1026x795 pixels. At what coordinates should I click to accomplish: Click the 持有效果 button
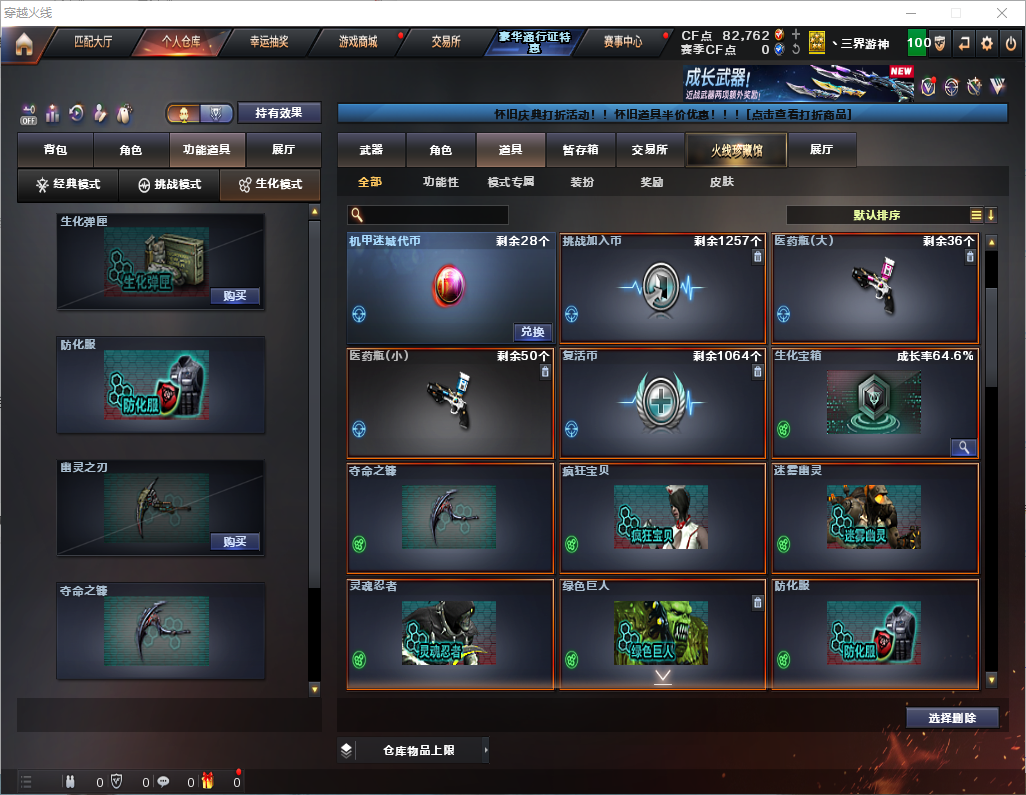pyautogui.click(x=279, y=113)
